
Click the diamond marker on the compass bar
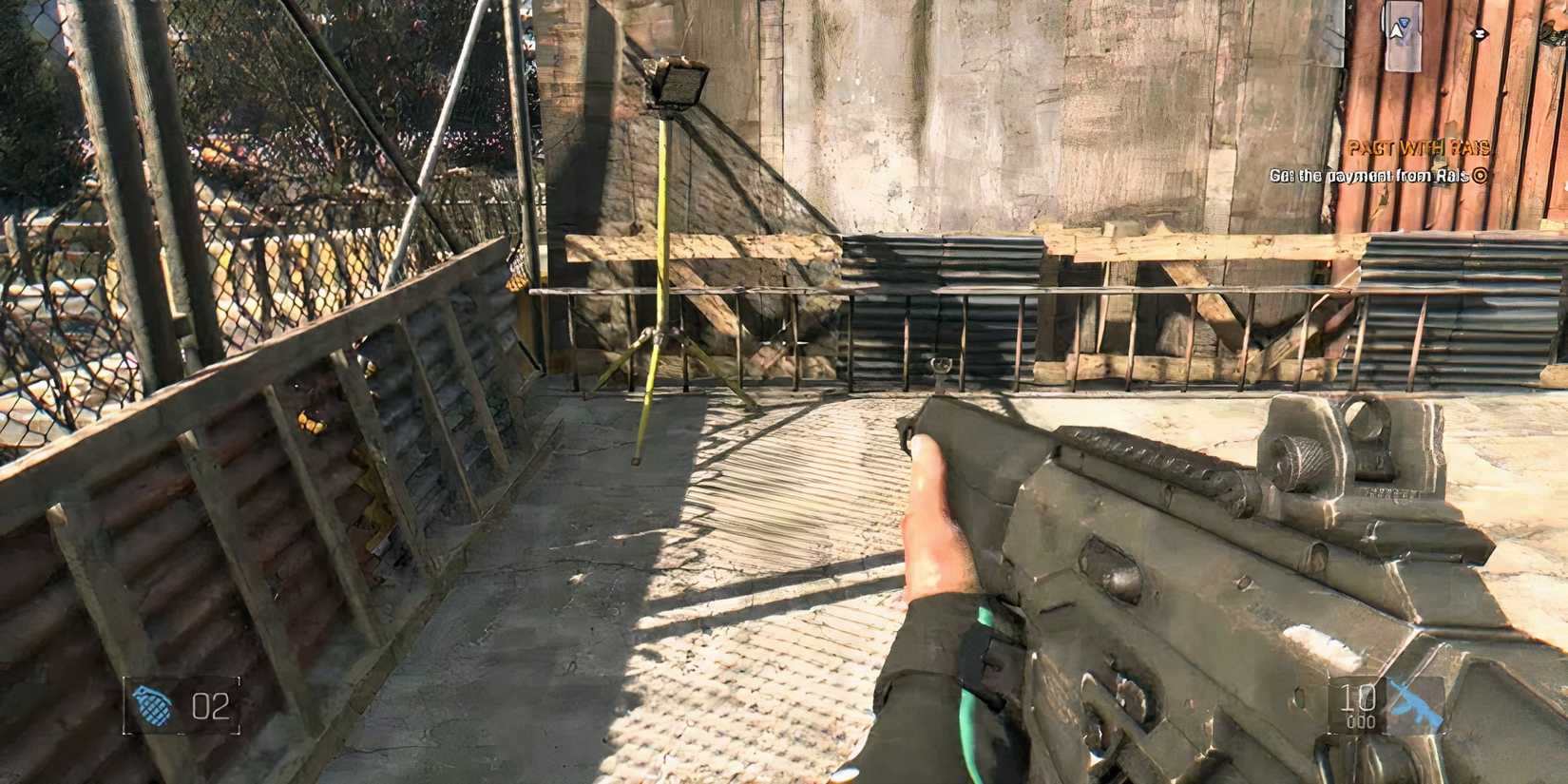(1479, 33)
